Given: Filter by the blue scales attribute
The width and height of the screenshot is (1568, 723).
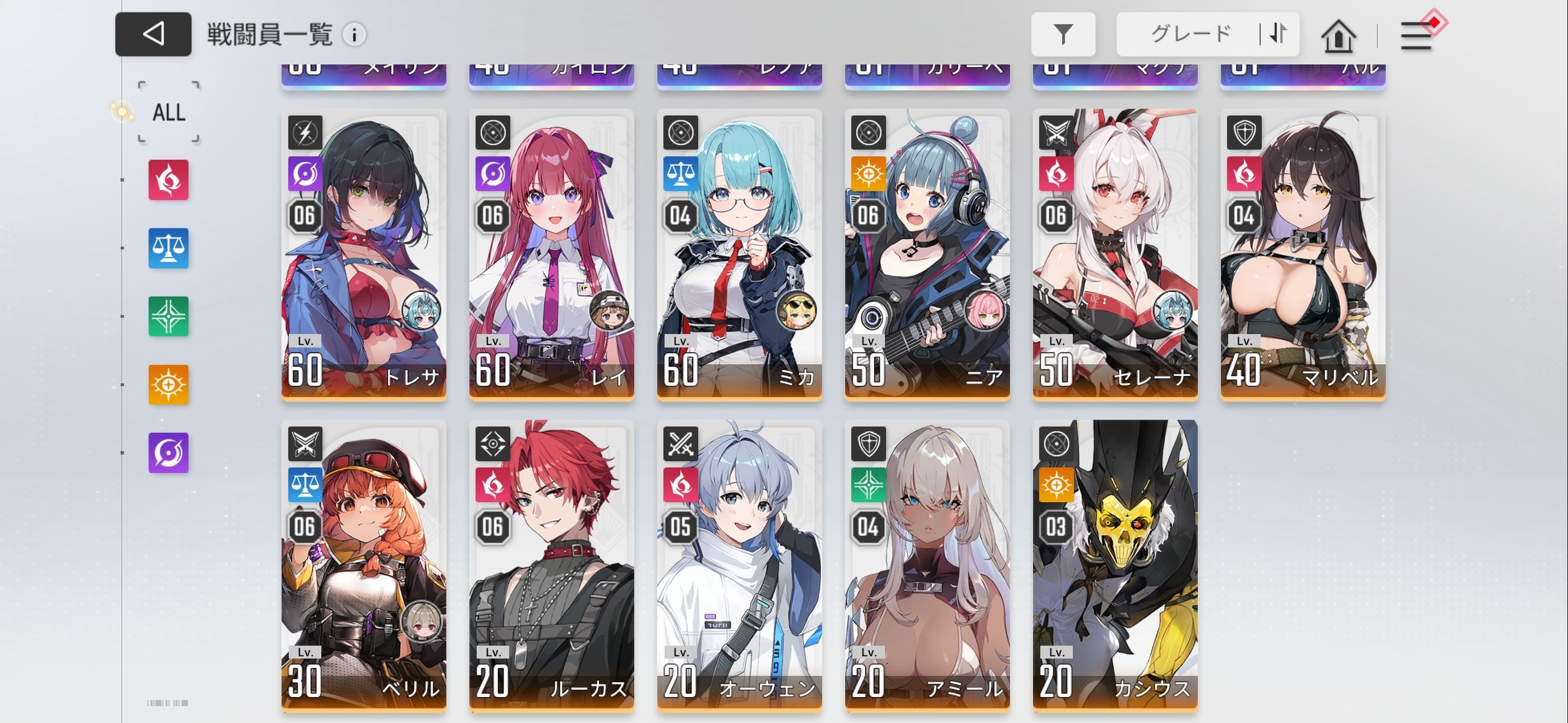Looking at the screenshot, I should pos(169,248).
